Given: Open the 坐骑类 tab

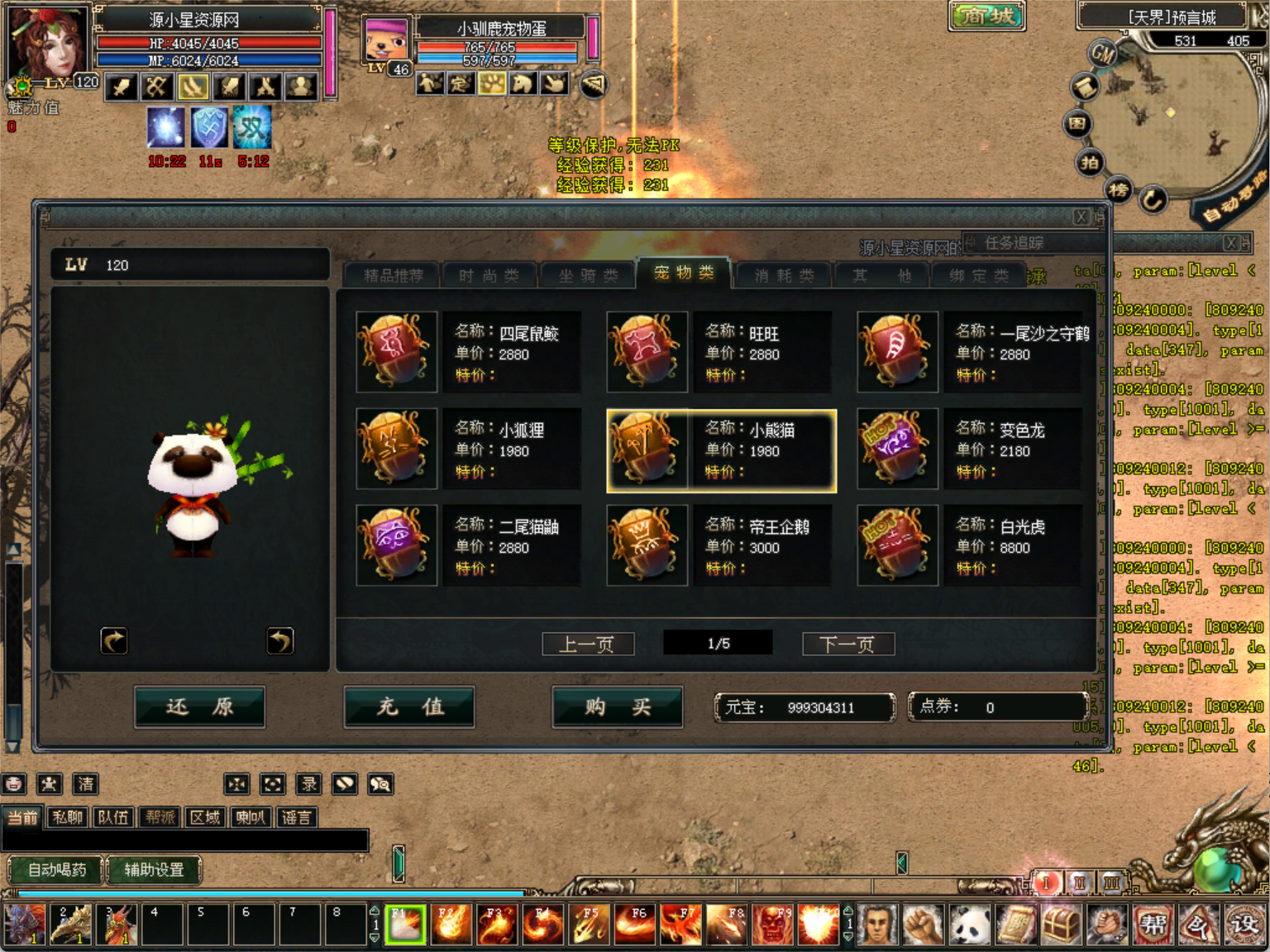Looking at the screenshot, I should [588, 275].
